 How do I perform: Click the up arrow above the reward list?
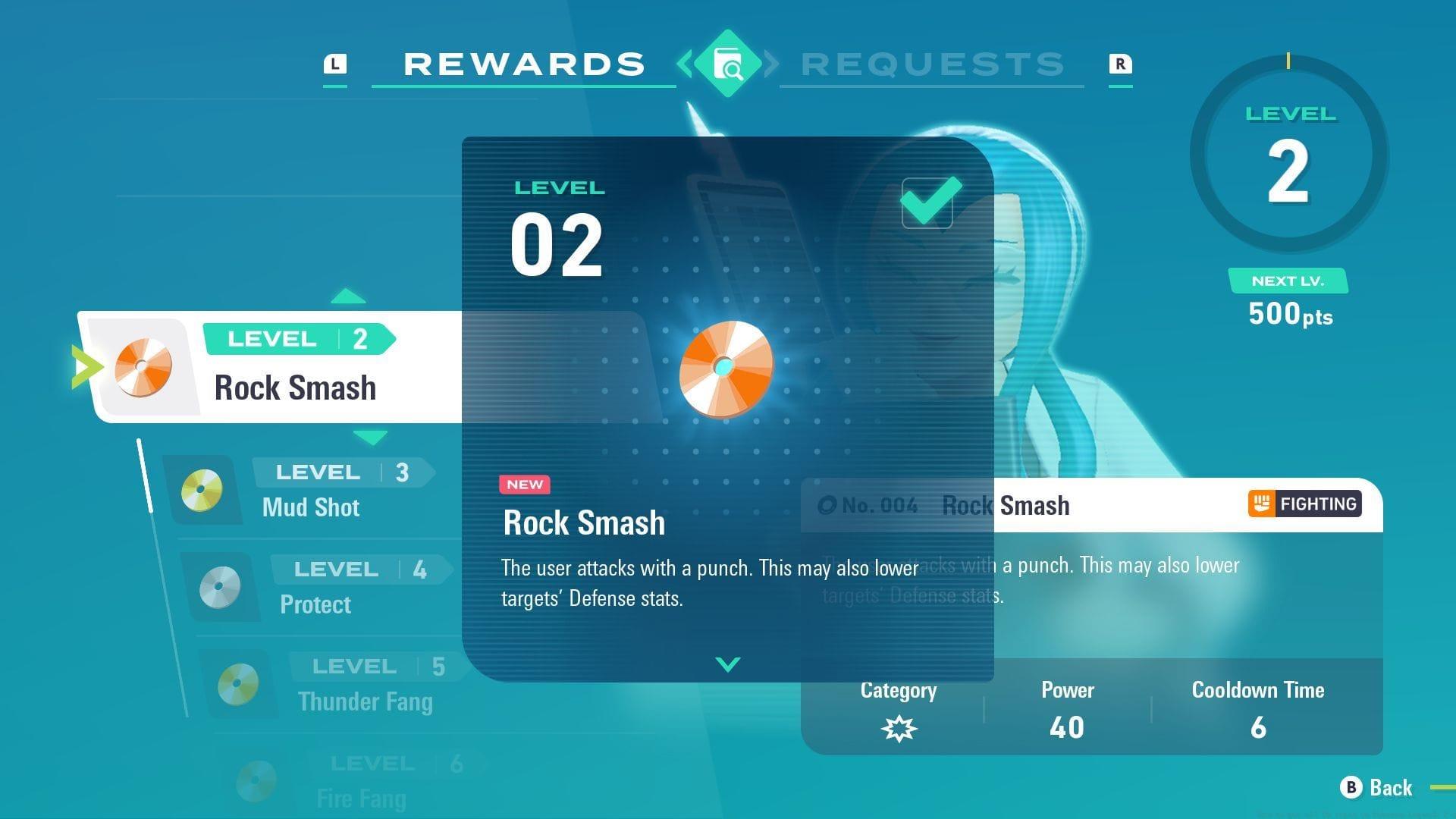click(x=350, y=296)
